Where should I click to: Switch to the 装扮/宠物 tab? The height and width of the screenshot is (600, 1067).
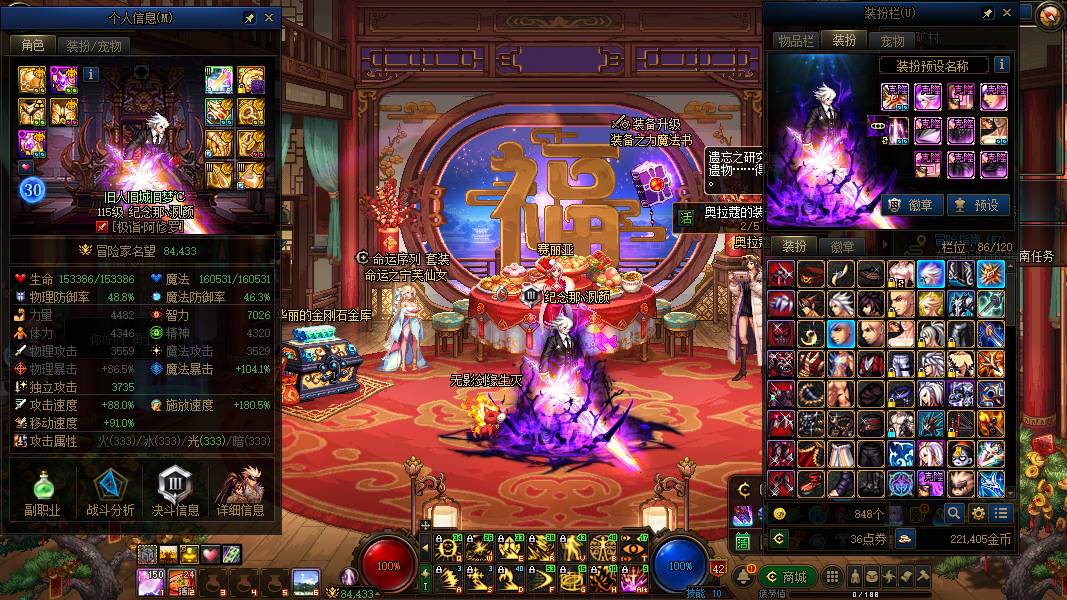tap(93, 45)
